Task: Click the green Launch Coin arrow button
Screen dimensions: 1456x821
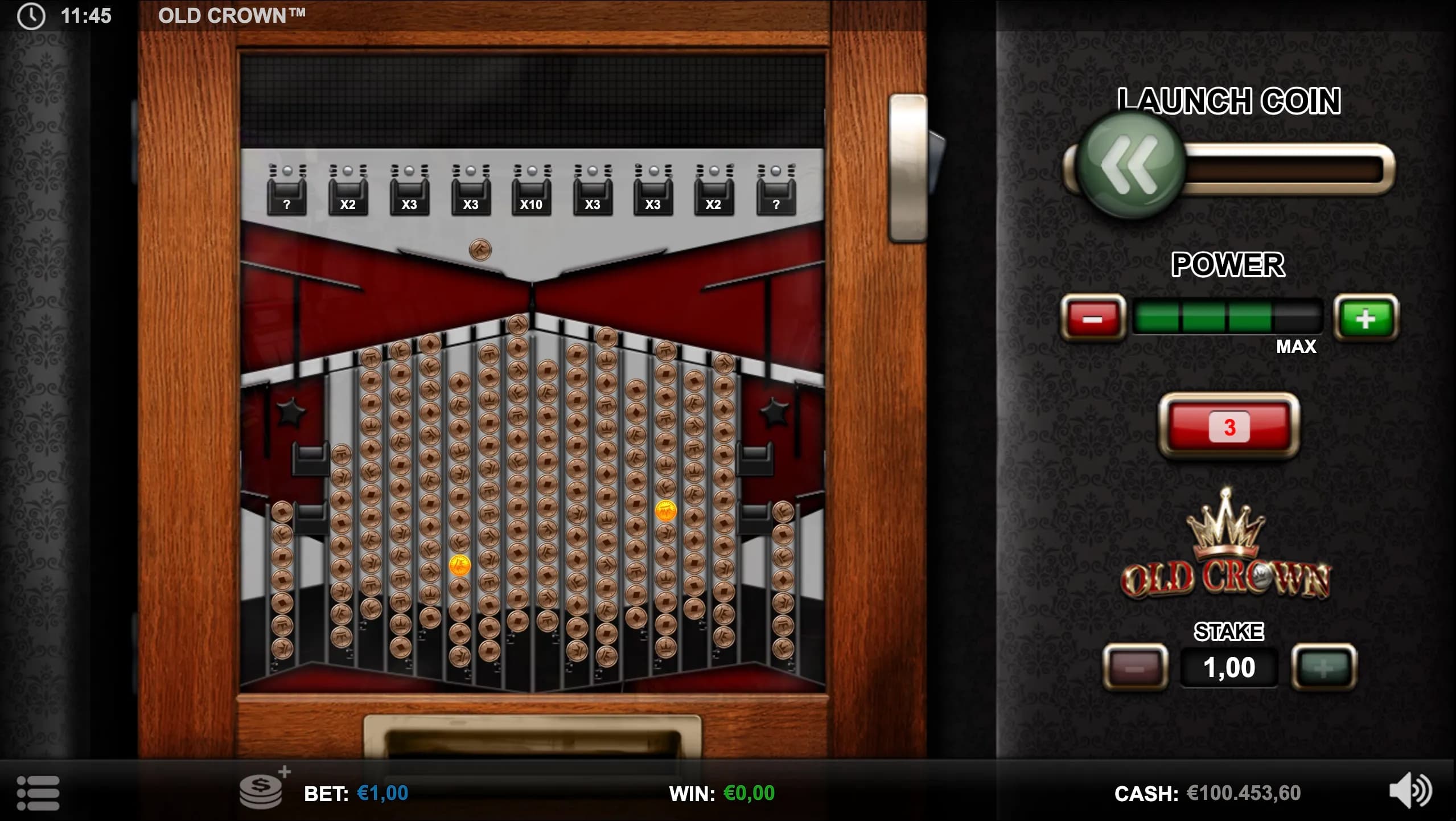Action: pos(1130,165)
